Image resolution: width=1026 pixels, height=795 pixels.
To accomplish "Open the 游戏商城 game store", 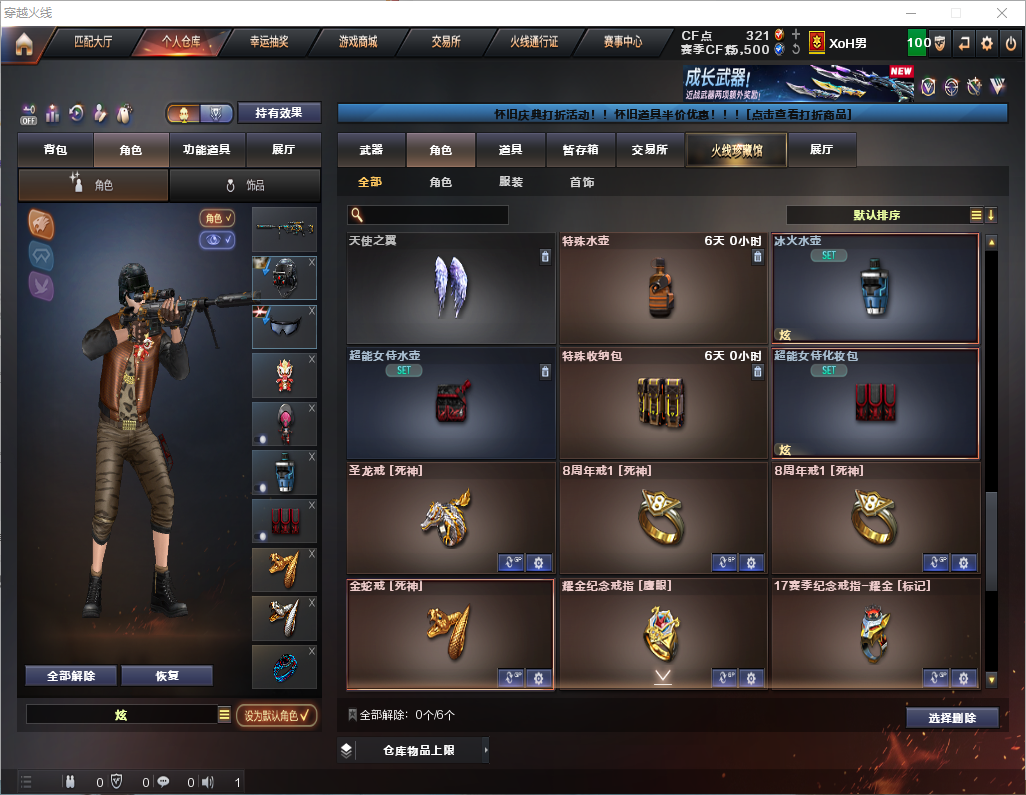I will [x=357, y=43].
